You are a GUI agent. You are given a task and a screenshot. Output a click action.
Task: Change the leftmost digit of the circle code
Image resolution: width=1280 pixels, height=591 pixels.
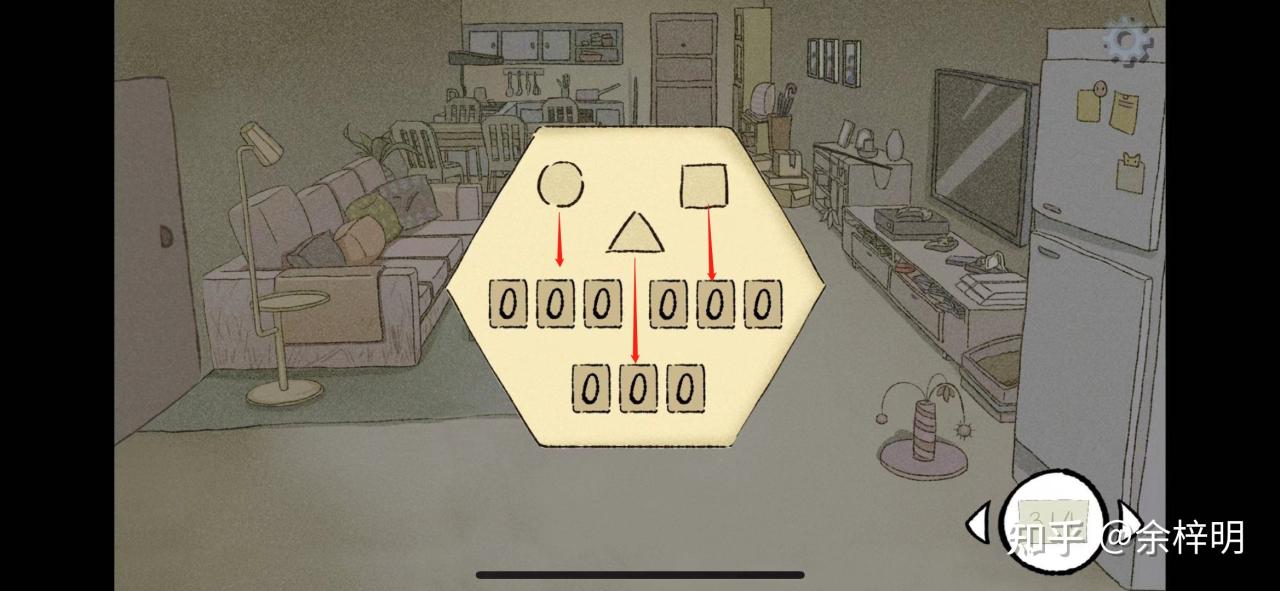tap(509, 303)
